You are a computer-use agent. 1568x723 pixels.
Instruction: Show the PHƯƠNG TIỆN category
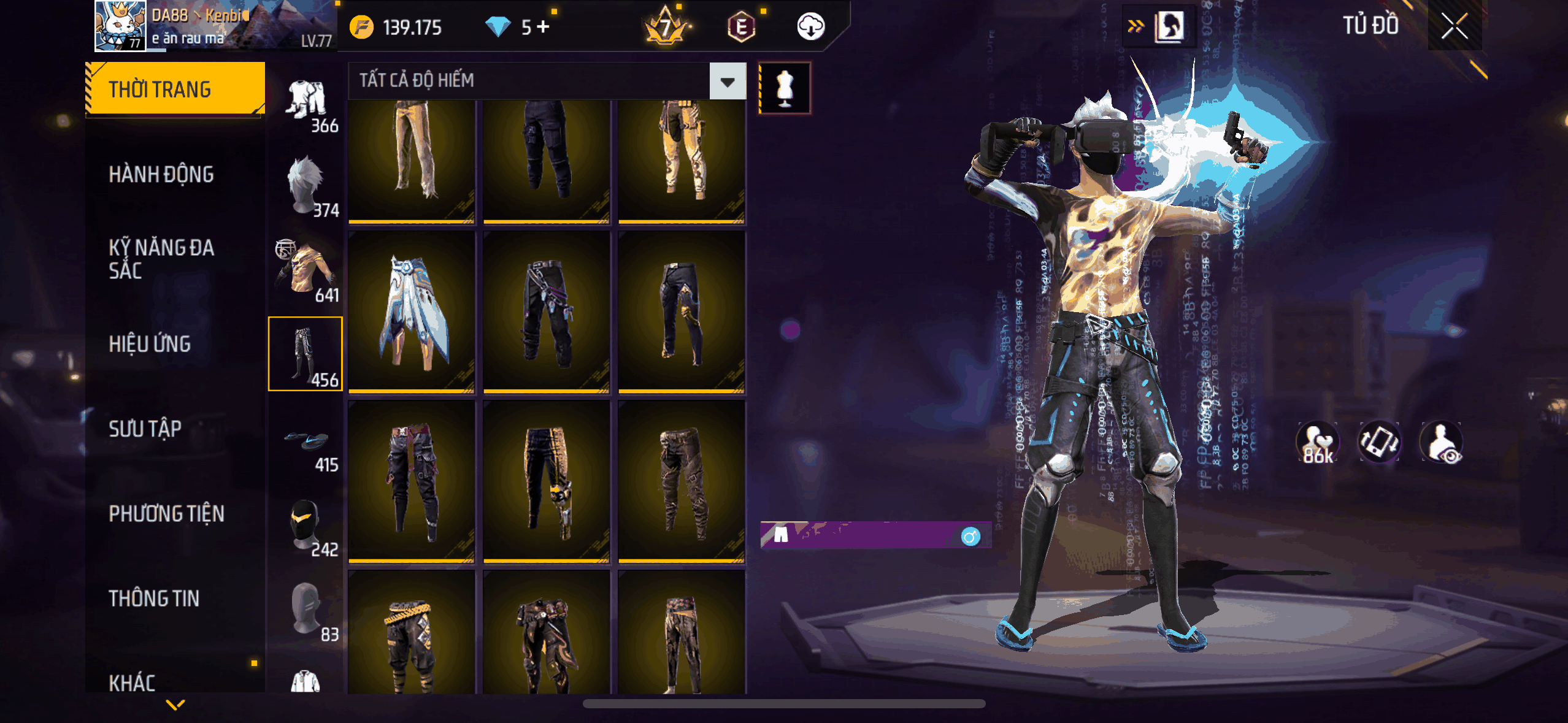166,513
